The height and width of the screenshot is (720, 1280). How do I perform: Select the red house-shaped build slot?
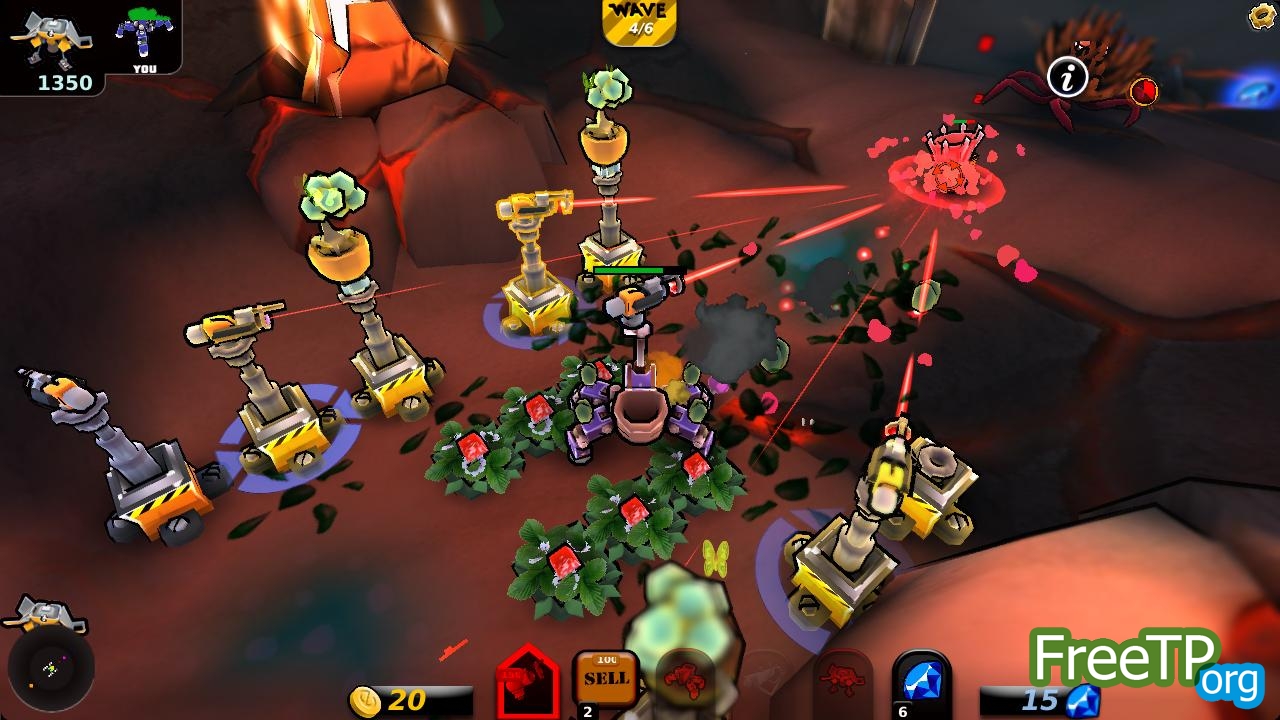pos(528,683)
